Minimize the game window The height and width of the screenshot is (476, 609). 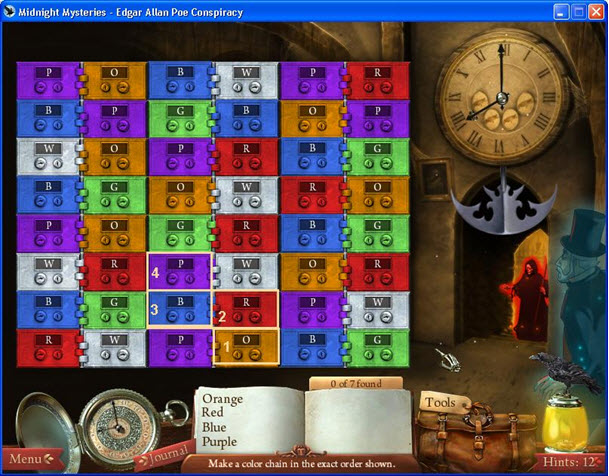point(561,10)
